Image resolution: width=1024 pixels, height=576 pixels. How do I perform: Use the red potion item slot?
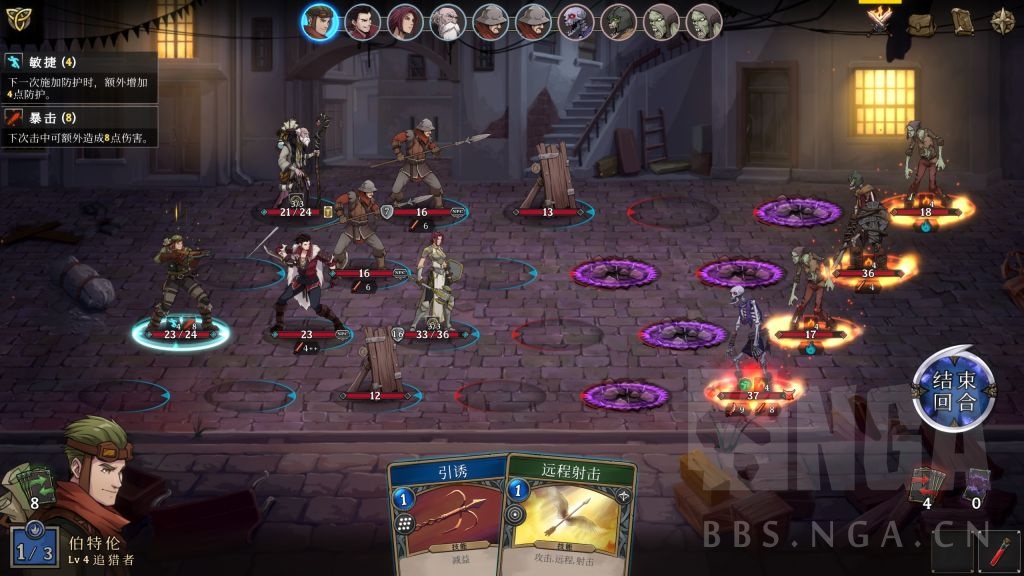coord(1001,552)
